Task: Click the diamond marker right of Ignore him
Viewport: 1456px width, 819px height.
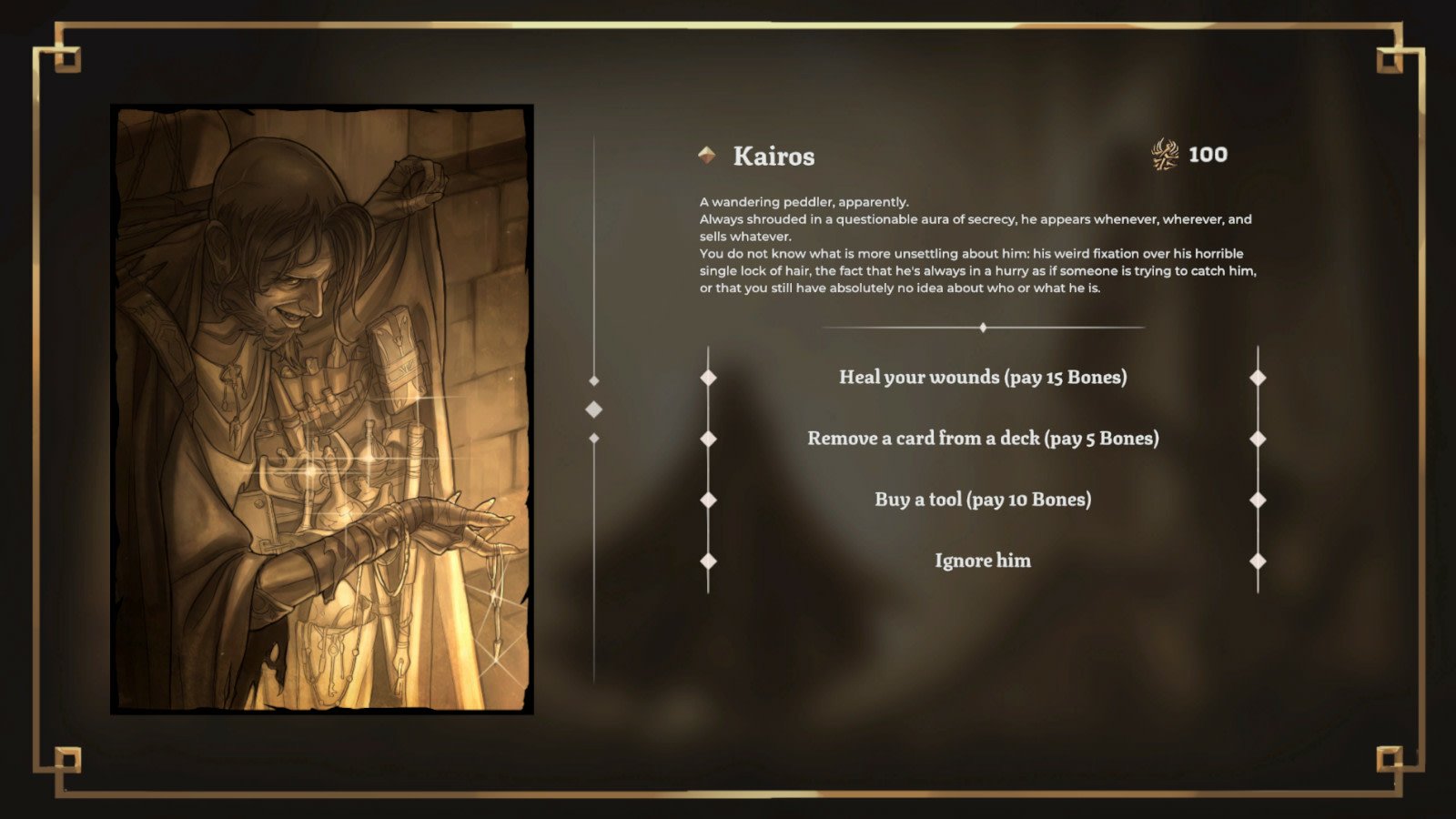Action: (x=1259, y=561)
